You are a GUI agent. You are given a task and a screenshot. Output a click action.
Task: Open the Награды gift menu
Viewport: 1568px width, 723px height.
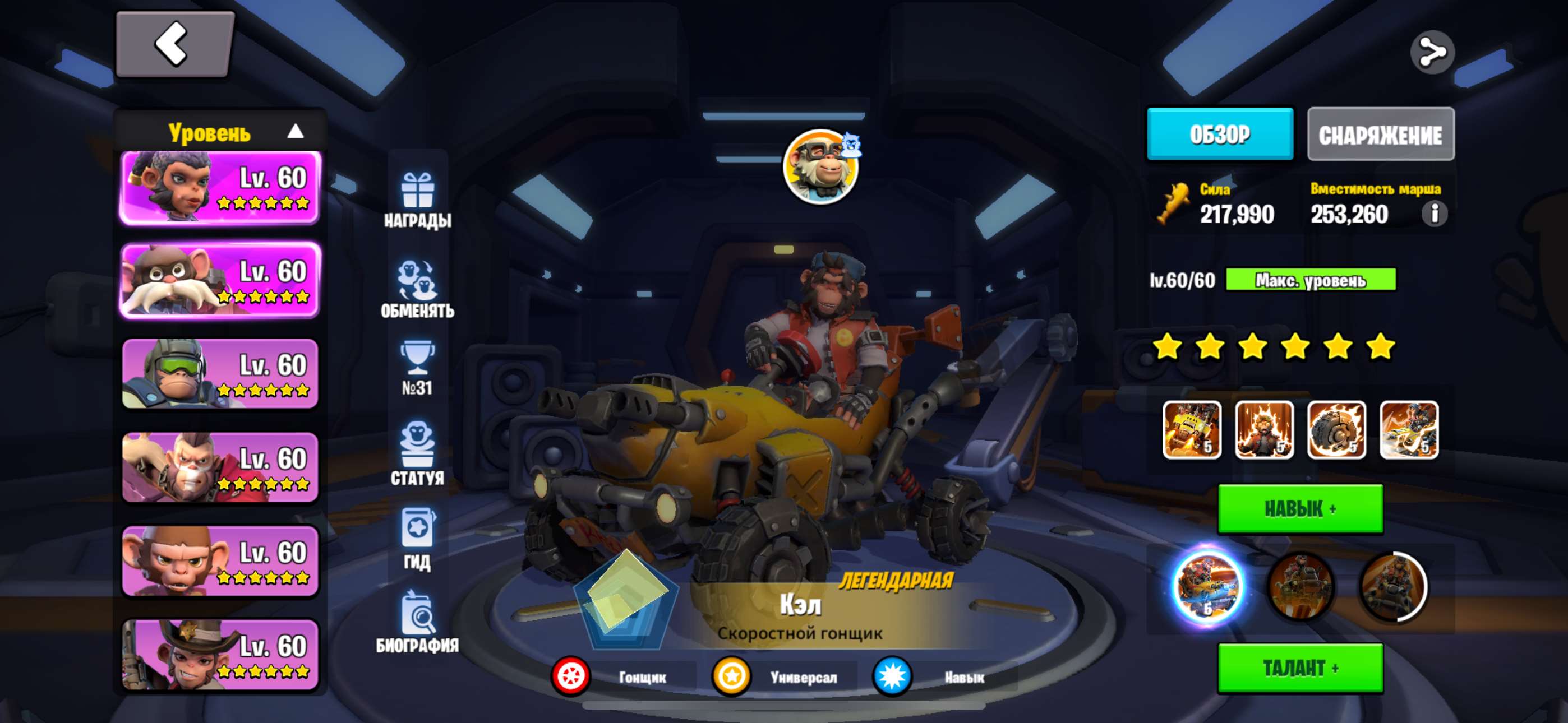point(418,200)
